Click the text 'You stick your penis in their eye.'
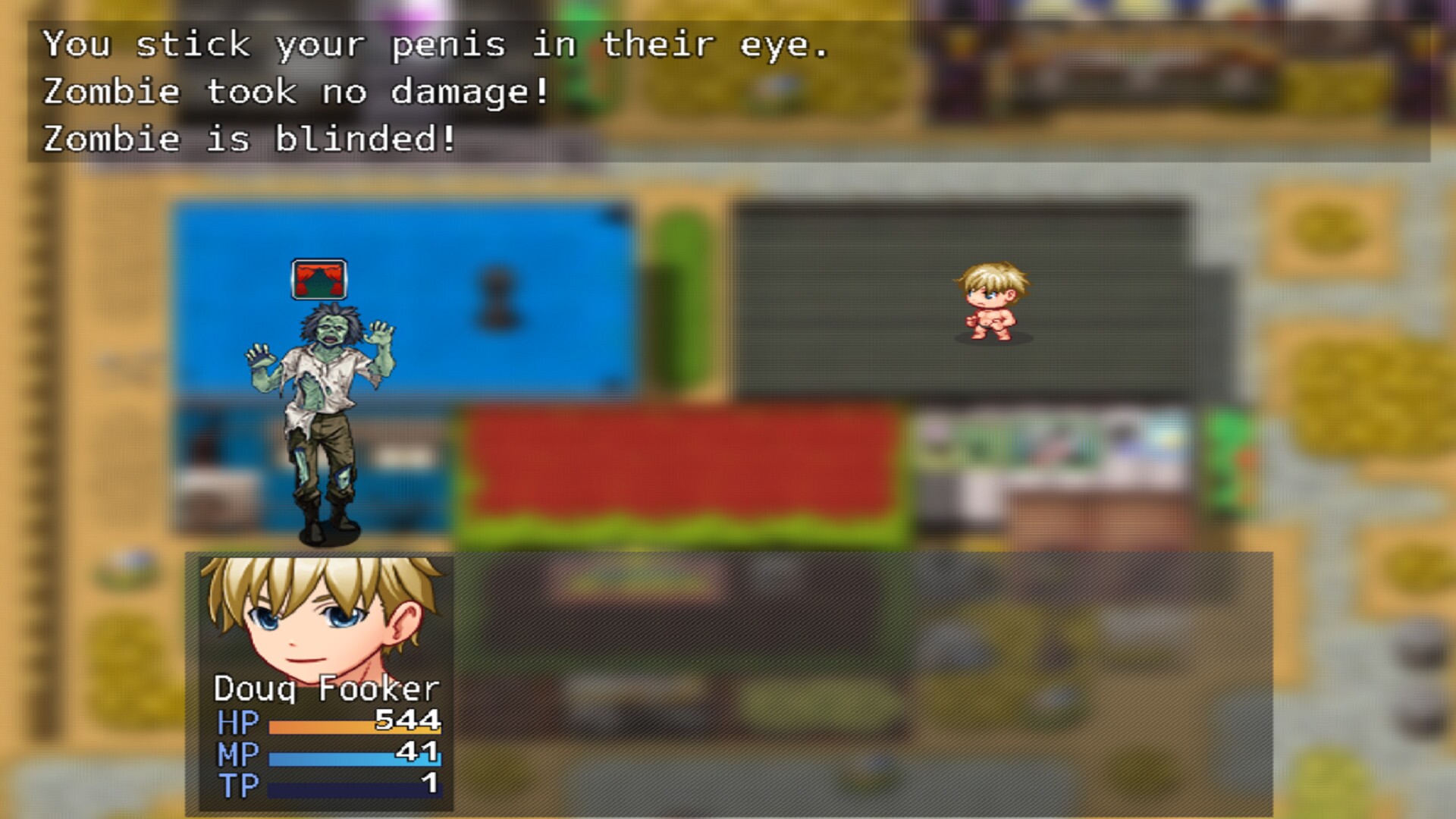1456x819 pixels. click(436, 45)
